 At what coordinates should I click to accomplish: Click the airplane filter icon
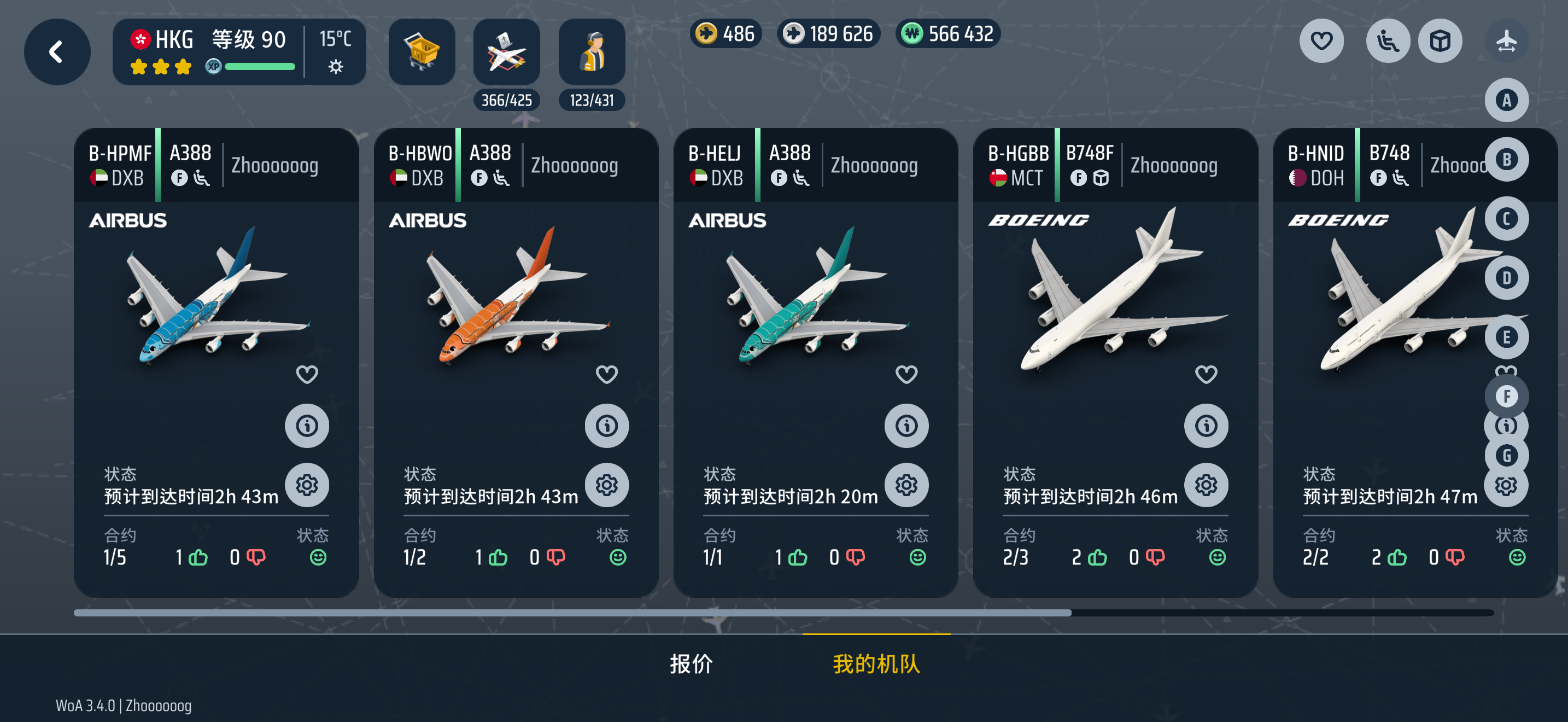1506,41
